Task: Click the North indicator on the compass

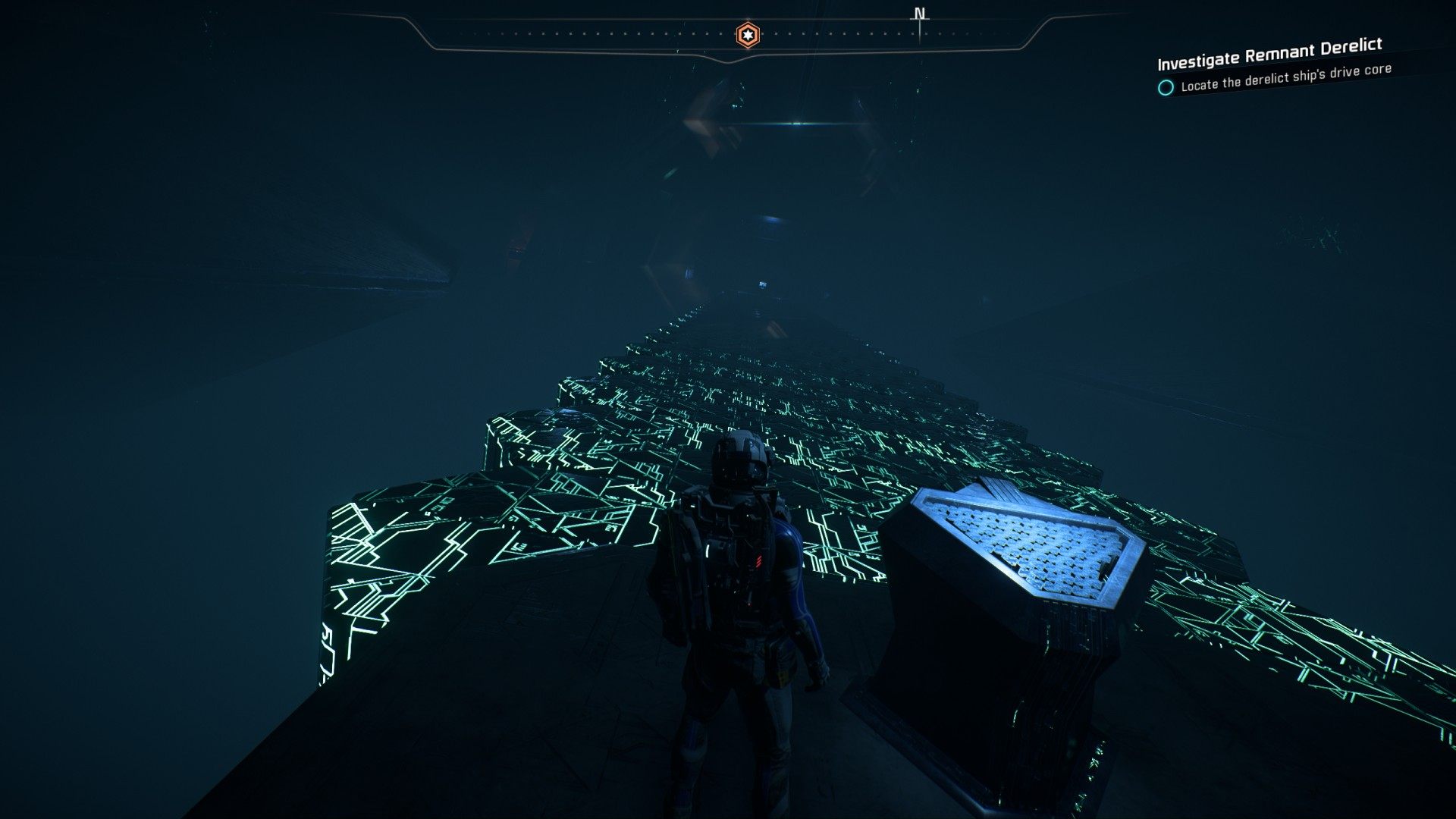Action: tap(920, 14)
